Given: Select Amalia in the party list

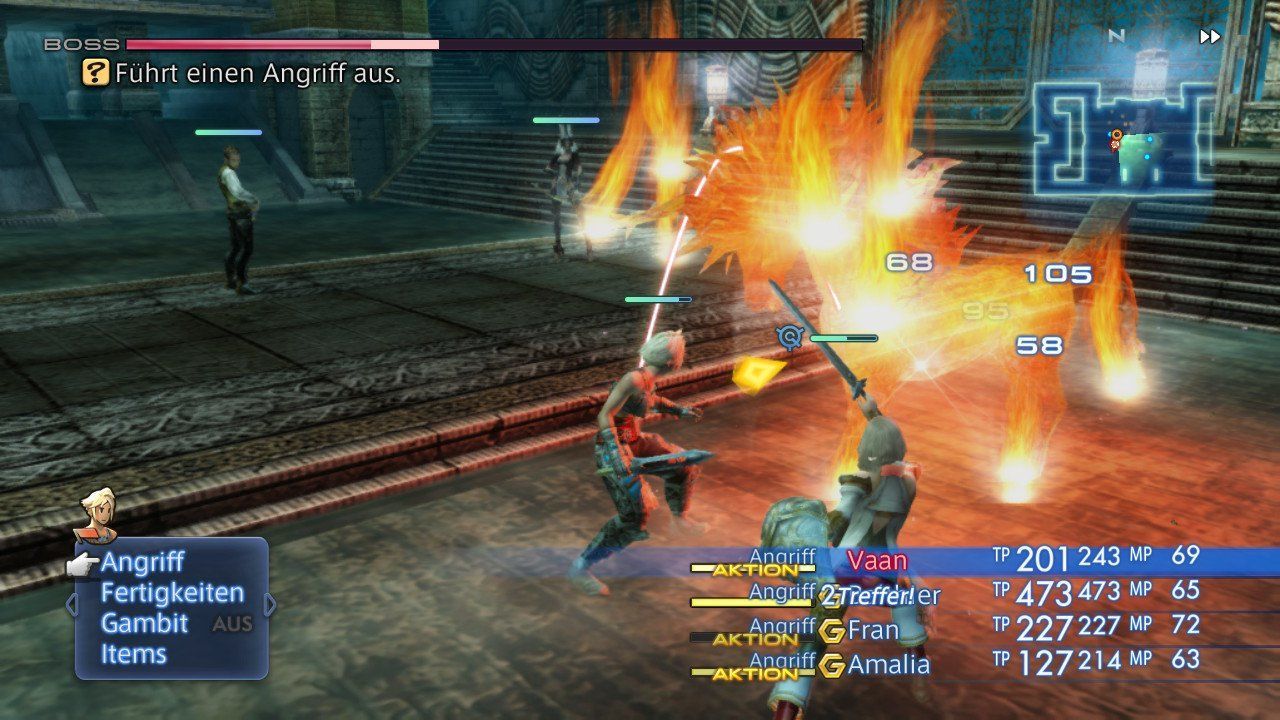Looking at the screenshot, I should coord(888,665).
